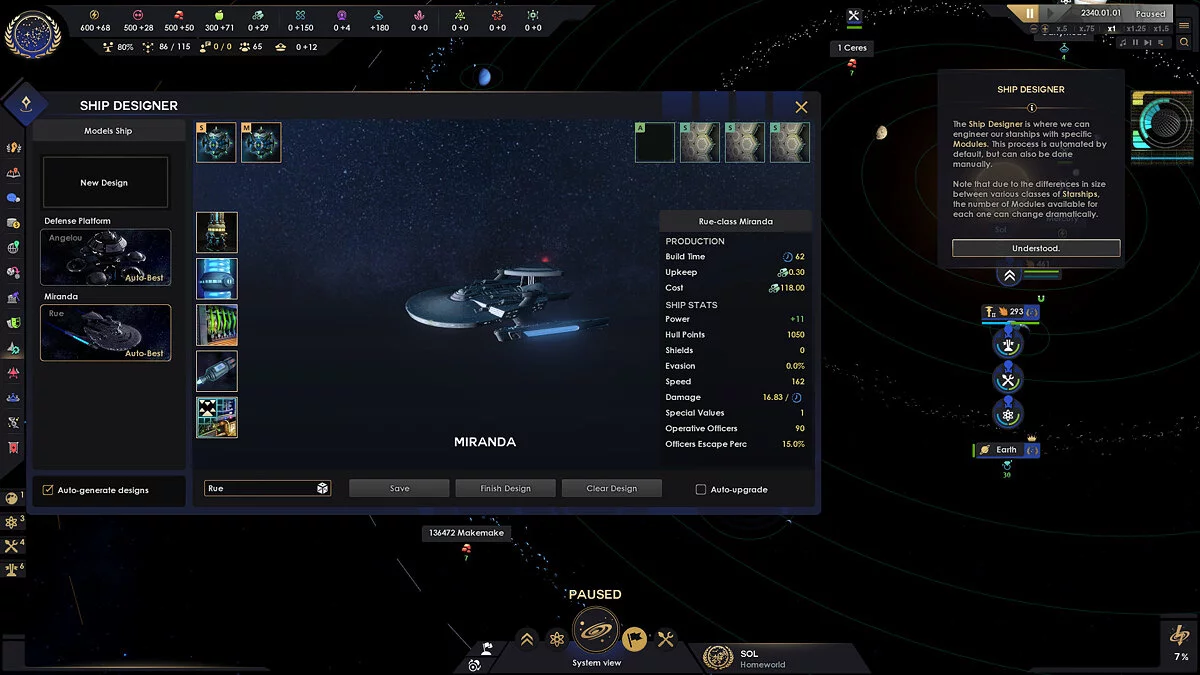Enable the Auto-upgrade checkbox

(x=701, y=490)
